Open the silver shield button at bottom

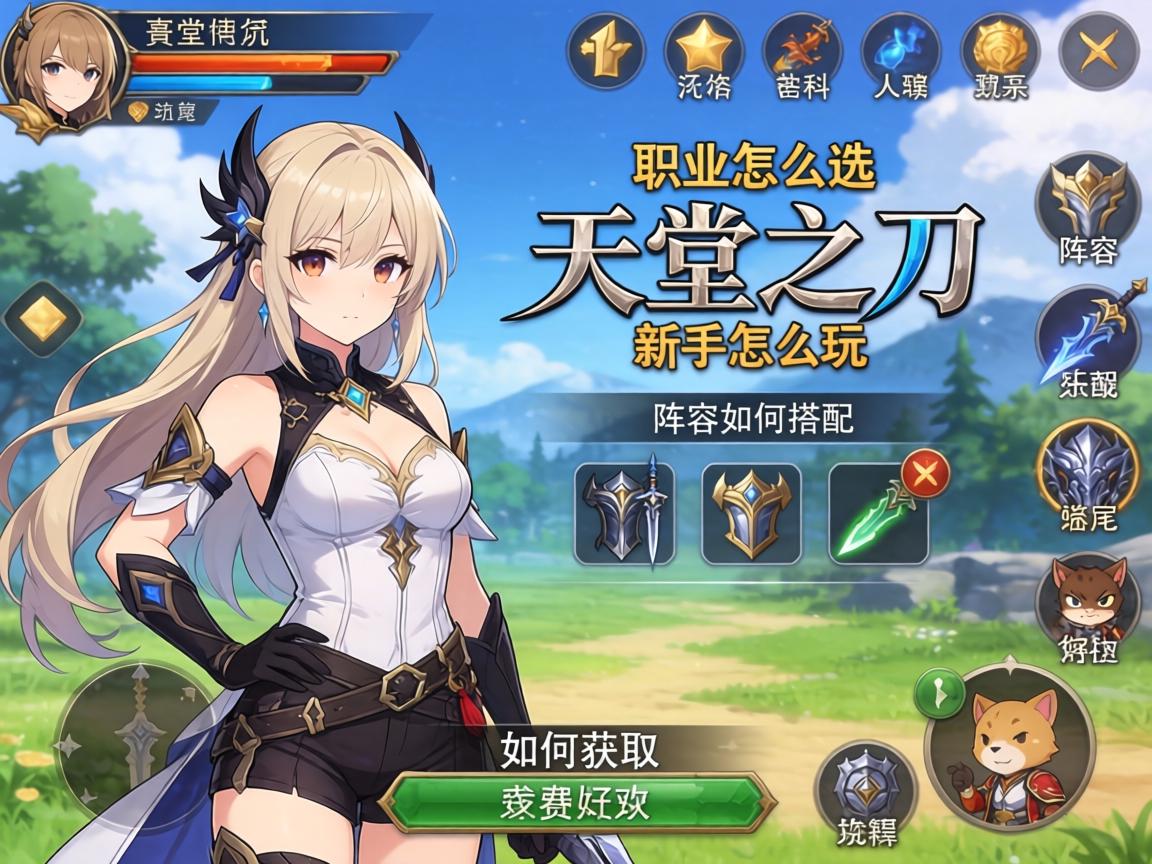(x=865, y=785)
